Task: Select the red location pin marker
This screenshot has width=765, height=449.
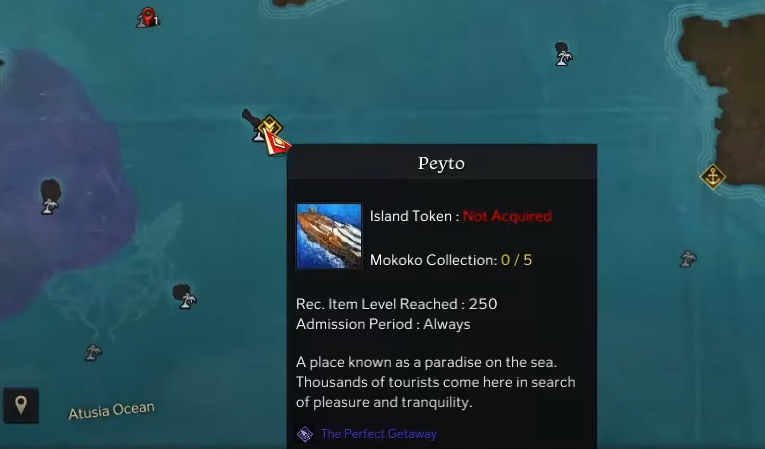Action: (148, 17)
